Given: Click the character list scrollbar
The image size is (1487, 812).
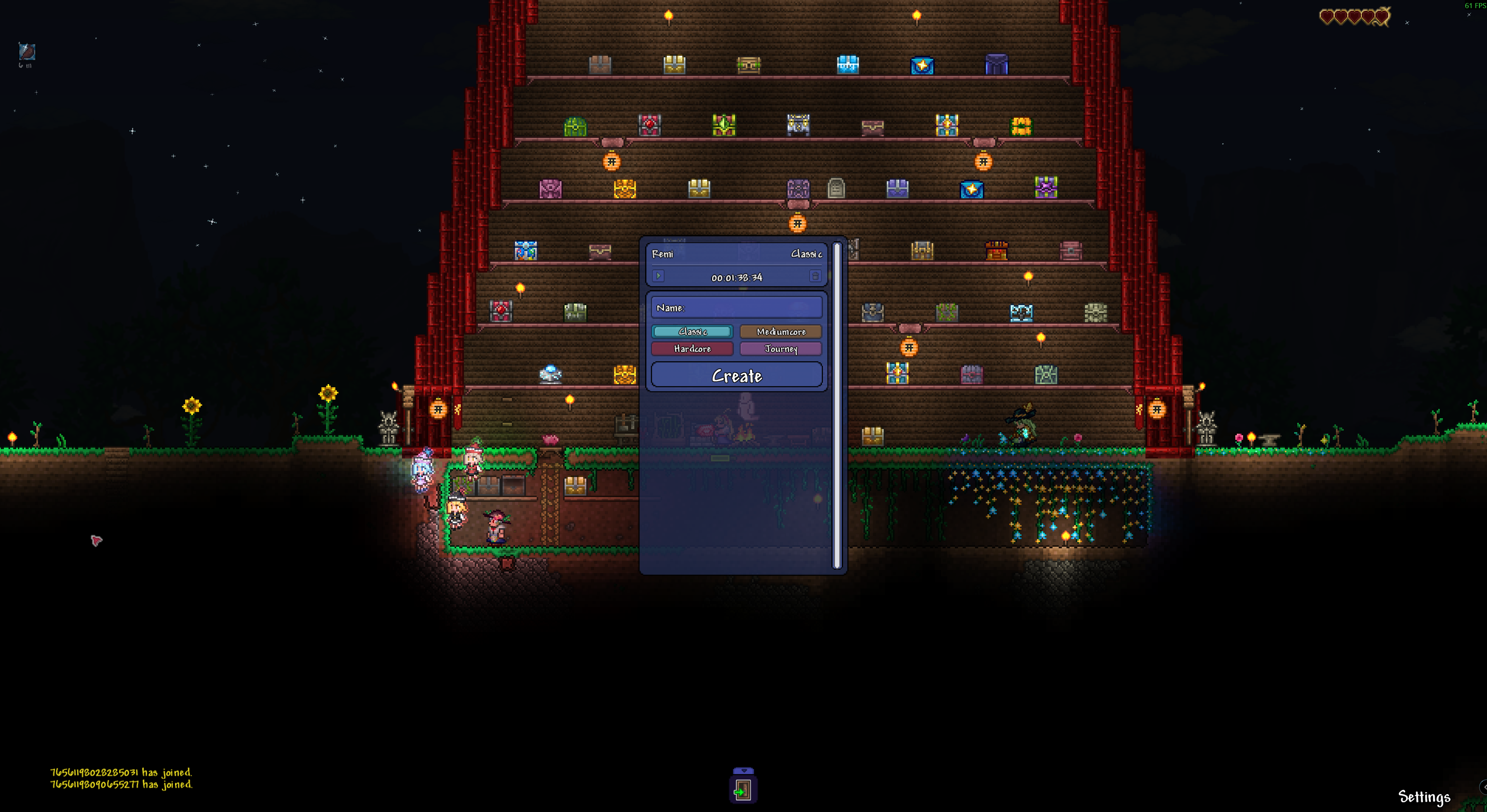Looking at the screenshot, I should click(x=836, y=404).
